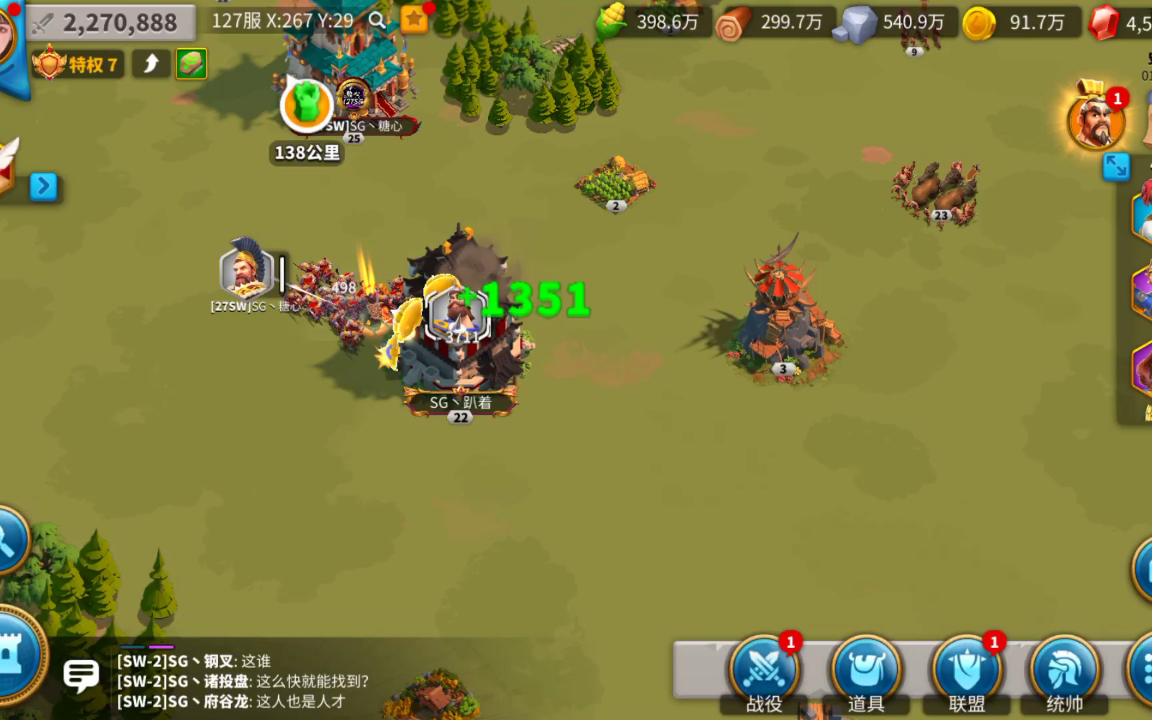1152x720 pixels.
Task: Open the 战役 campaign menu
Action: pyautogui.click(x=764, y=668)
